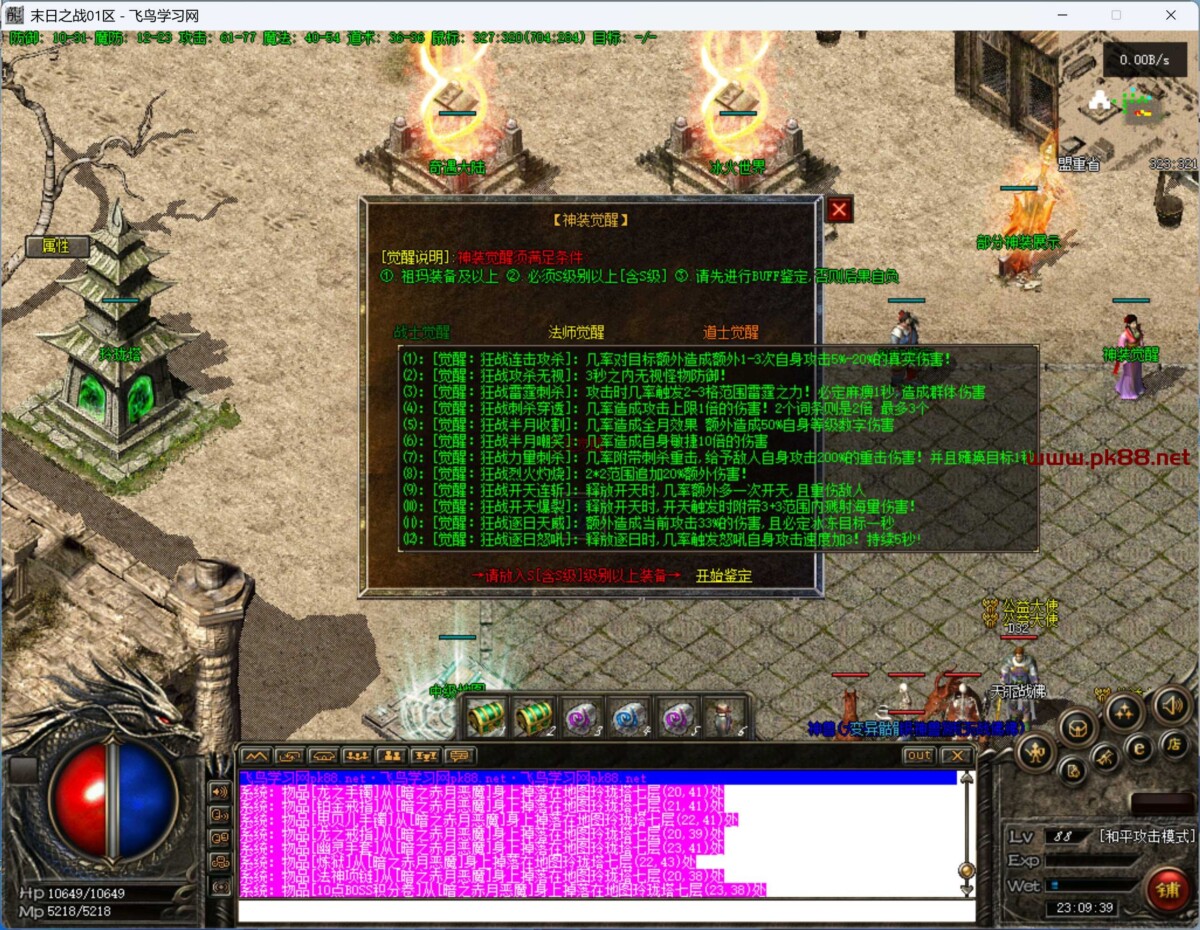Click the 开始鉴定 link

point(724,575)
